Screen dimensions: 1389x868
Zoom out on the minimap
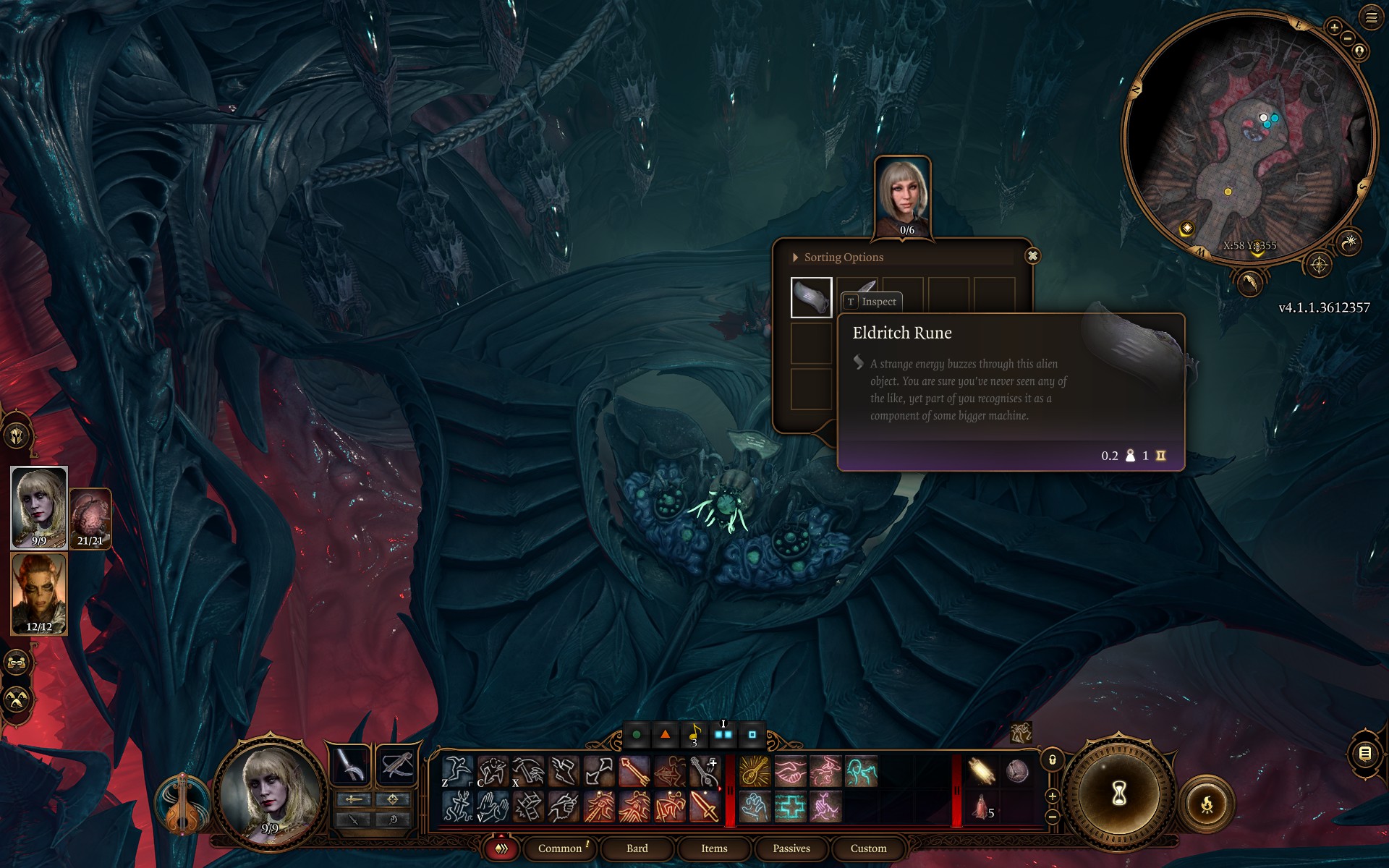coord(1348,38)
